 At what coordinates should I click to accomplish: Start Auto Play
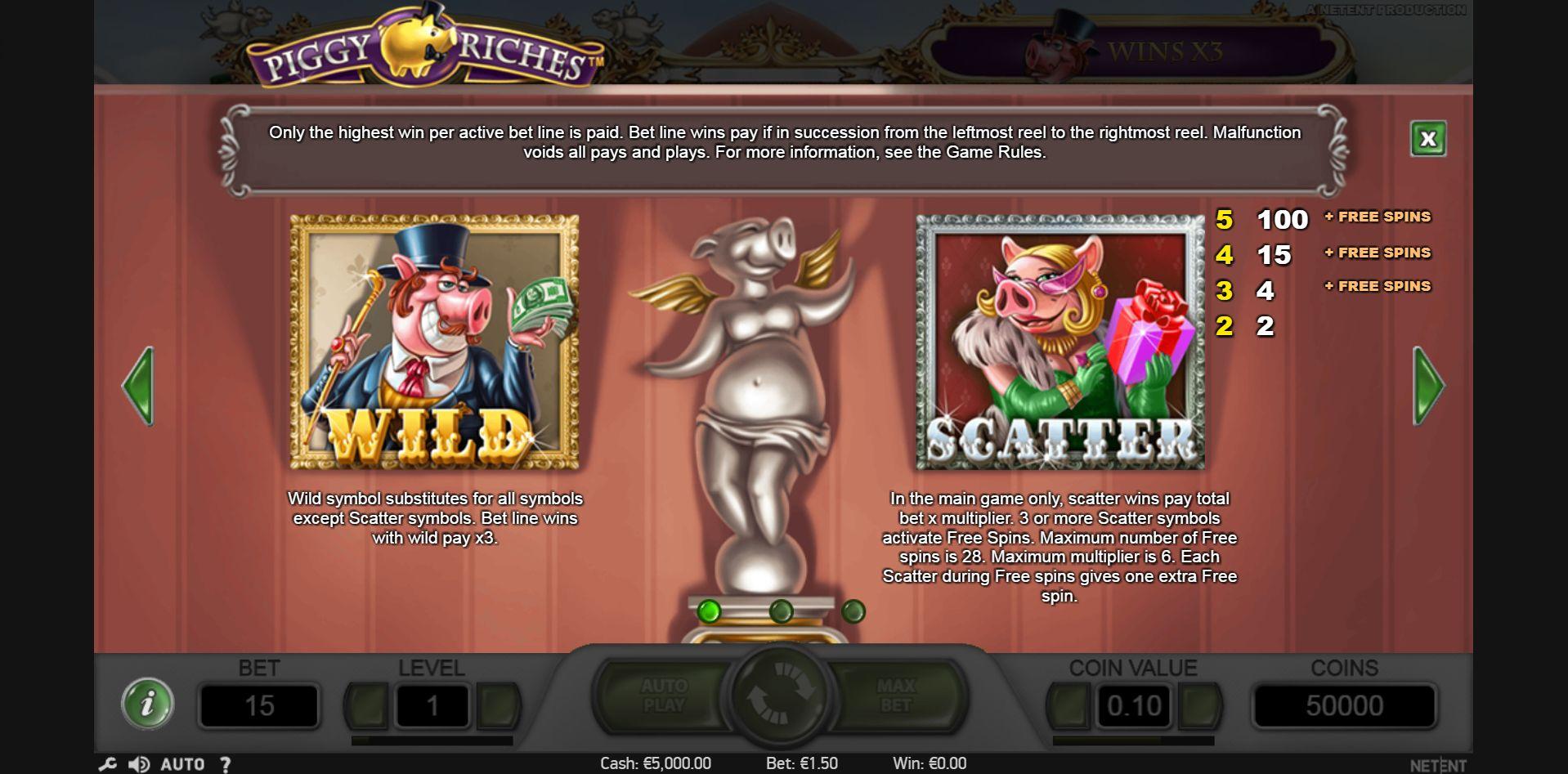coord(664,696)
